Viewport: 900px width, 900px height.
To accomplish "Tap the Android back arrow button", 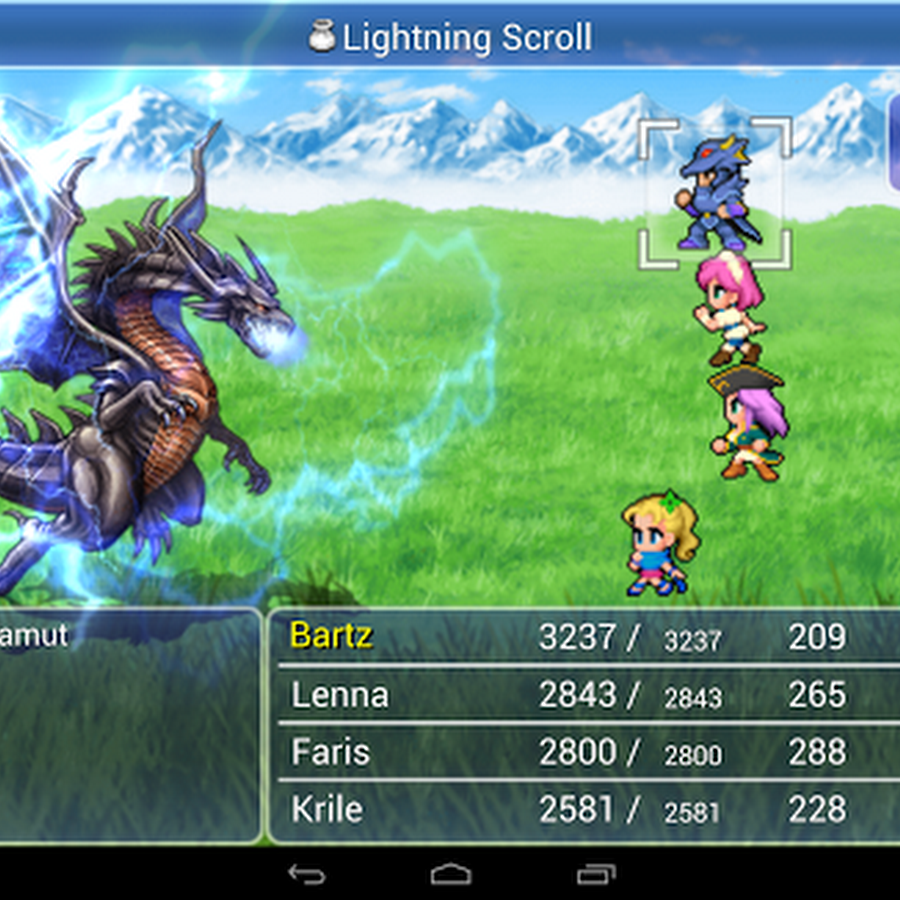I will tap(306, 874).
